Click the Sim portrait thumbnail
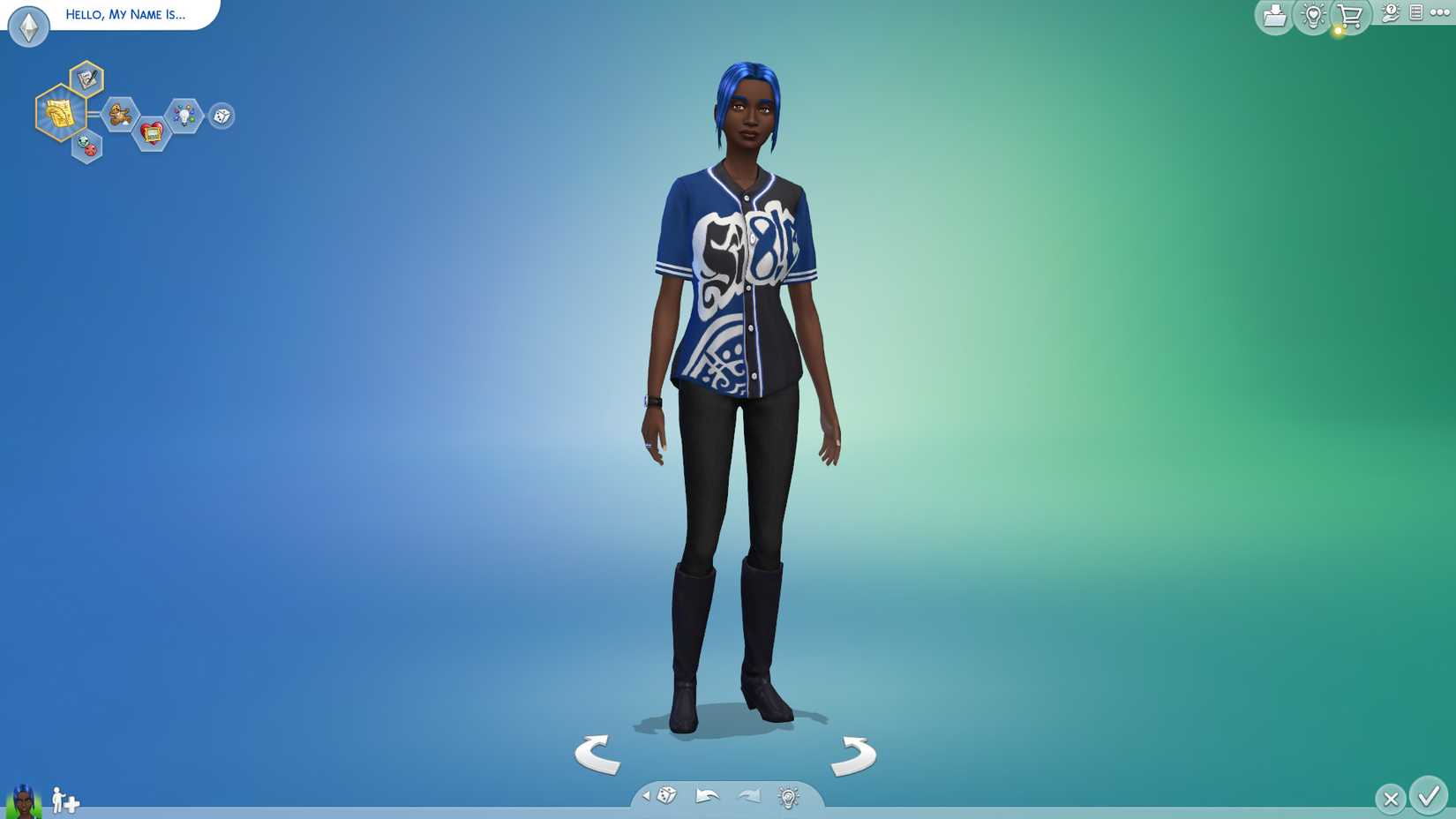 [x=20, y=801]
